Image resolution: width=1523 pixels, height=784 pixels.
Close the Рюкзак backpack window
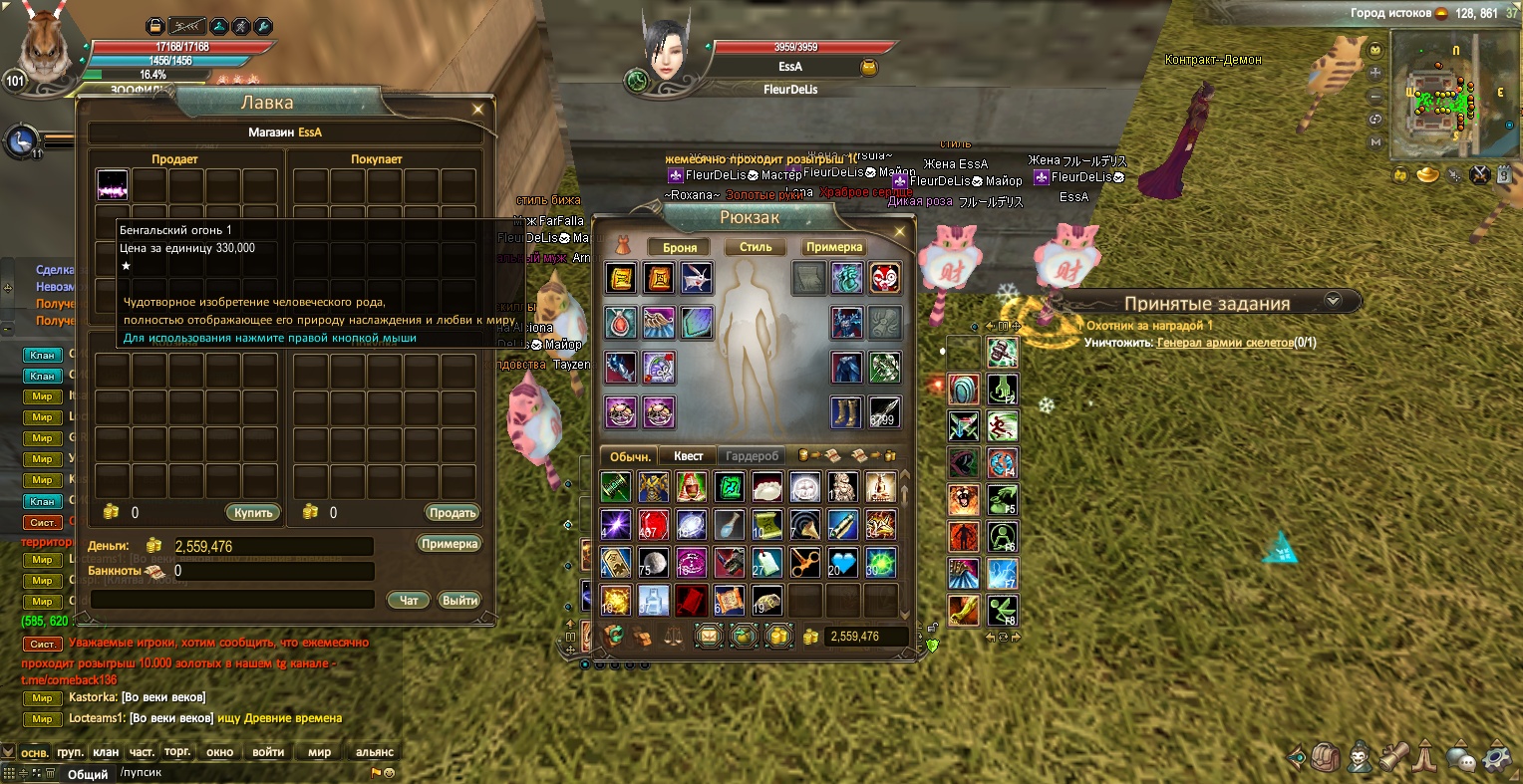[899, 232]
